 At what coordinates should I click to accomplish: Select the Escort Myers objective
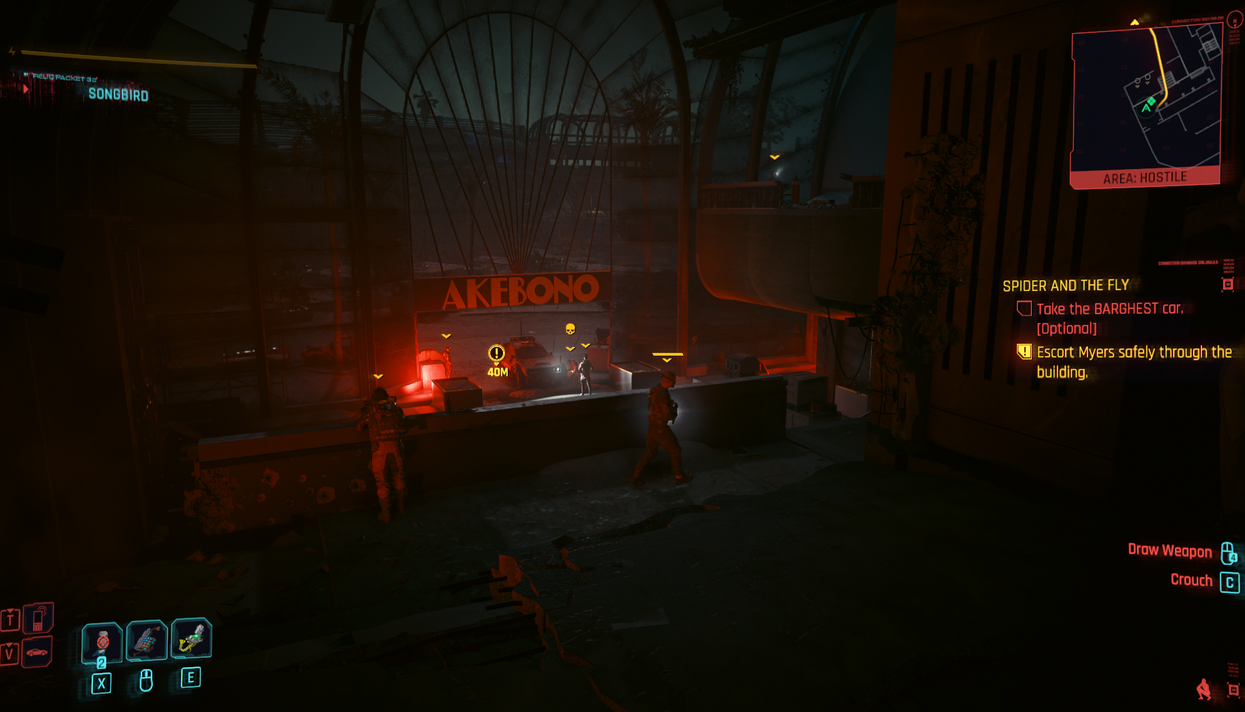(1133, 362)
